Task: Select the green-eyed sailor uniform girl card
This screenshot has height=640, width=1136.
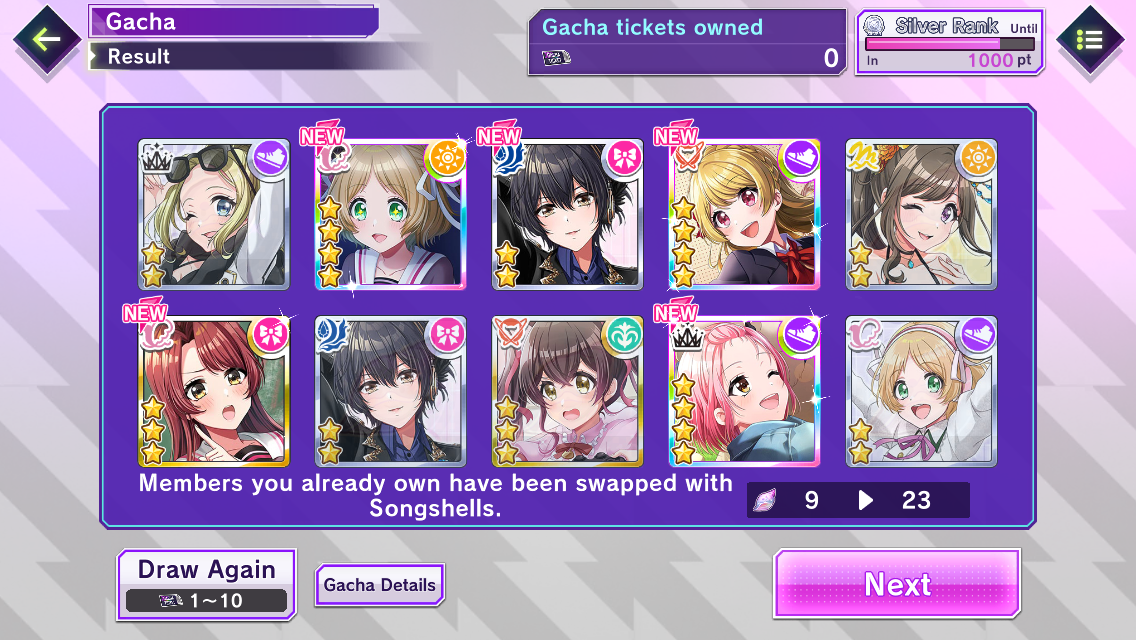Action: (x=391, y=215)
